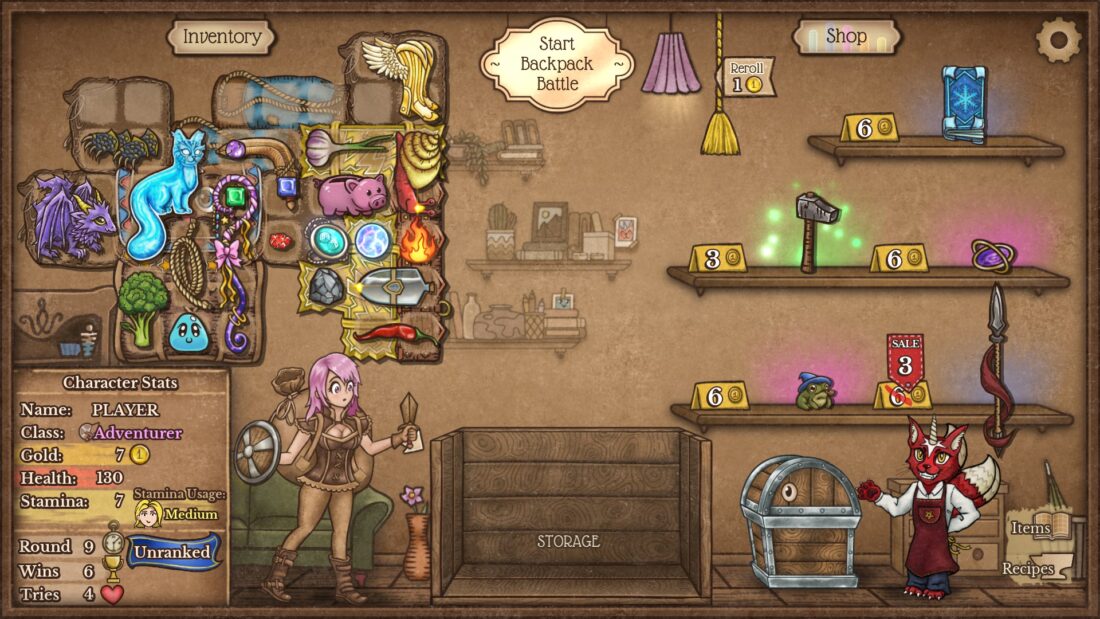1100x619 pixels.
Task: Select the blue snowflake card in shop
Action: coord(964,104)
